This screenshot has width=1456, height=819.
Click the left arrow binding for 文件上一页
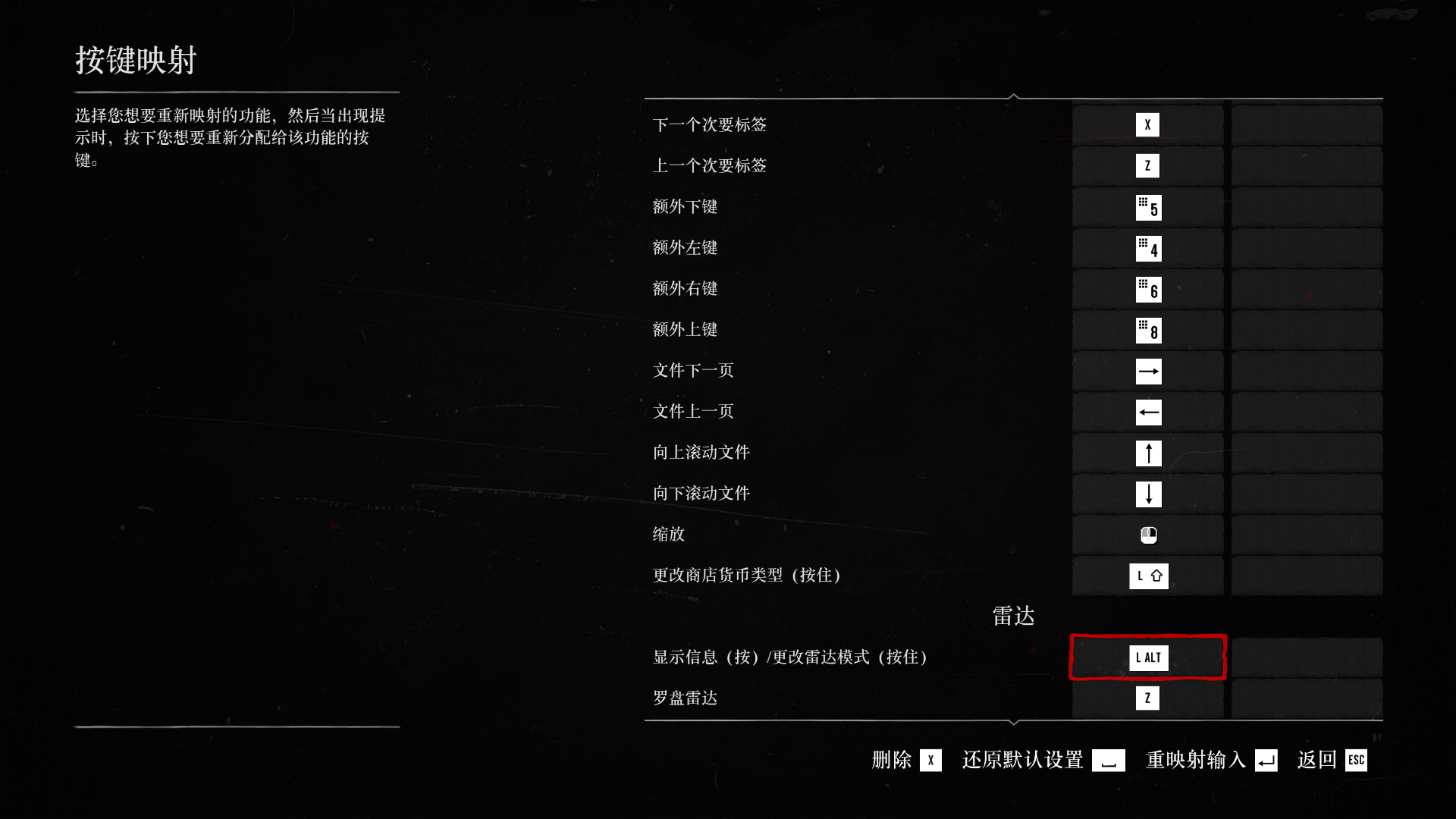point(1147,411)
